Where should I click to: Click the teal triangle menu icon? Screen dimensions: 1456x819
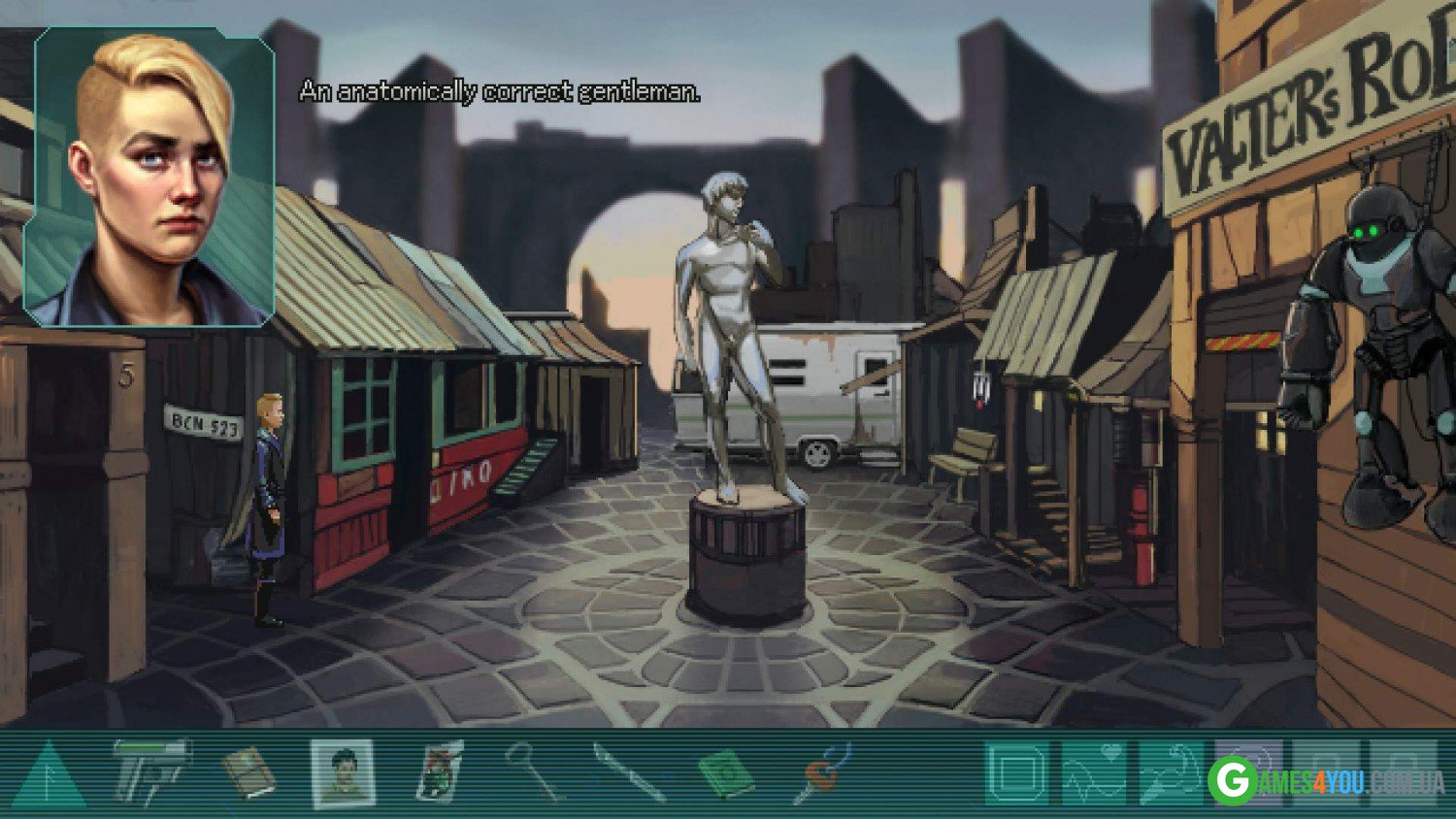50,776
